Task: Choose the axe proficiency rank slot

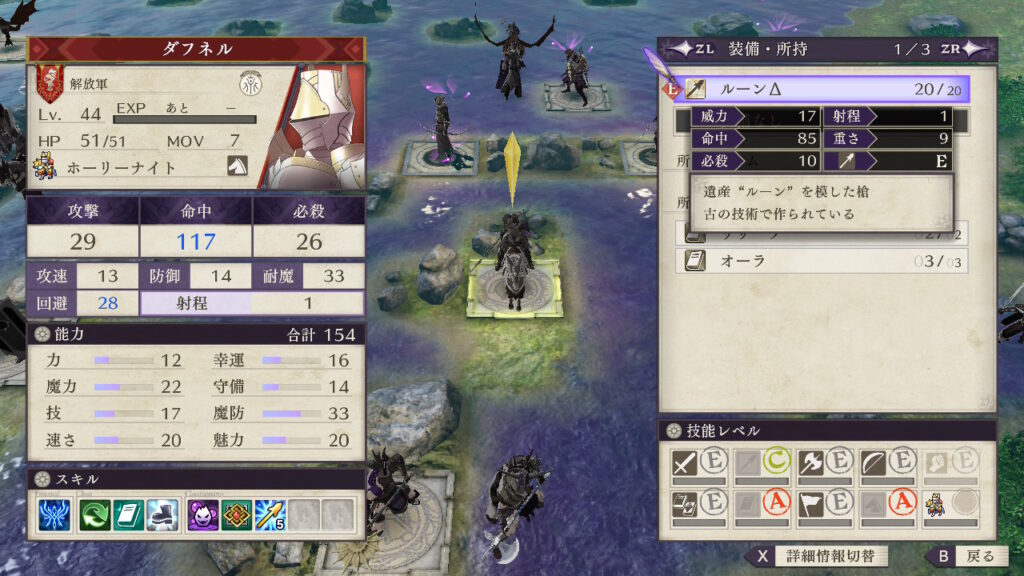Action: click(824, 464)
